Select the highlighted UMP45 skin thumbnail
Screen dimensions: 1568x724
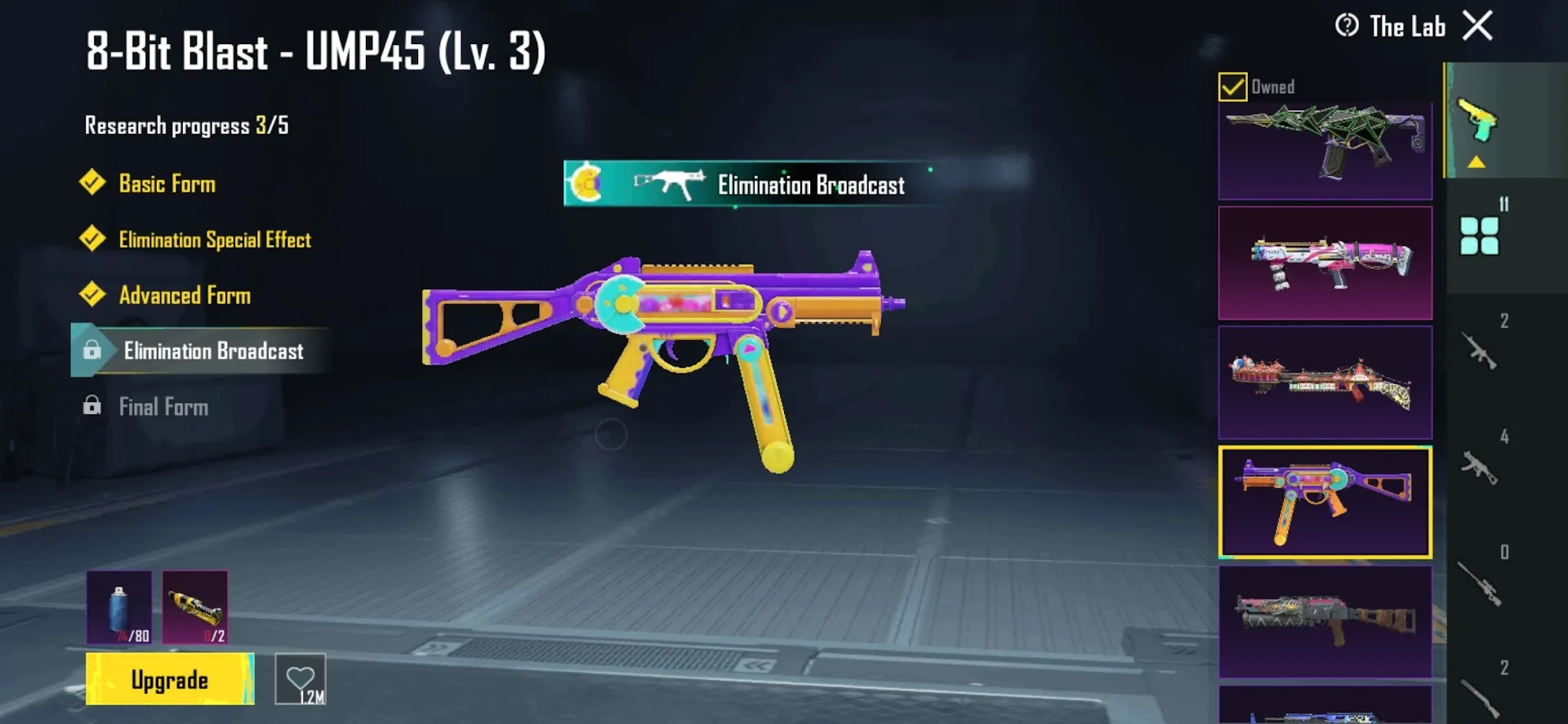pyautogui.click(x=1325, y=501)
